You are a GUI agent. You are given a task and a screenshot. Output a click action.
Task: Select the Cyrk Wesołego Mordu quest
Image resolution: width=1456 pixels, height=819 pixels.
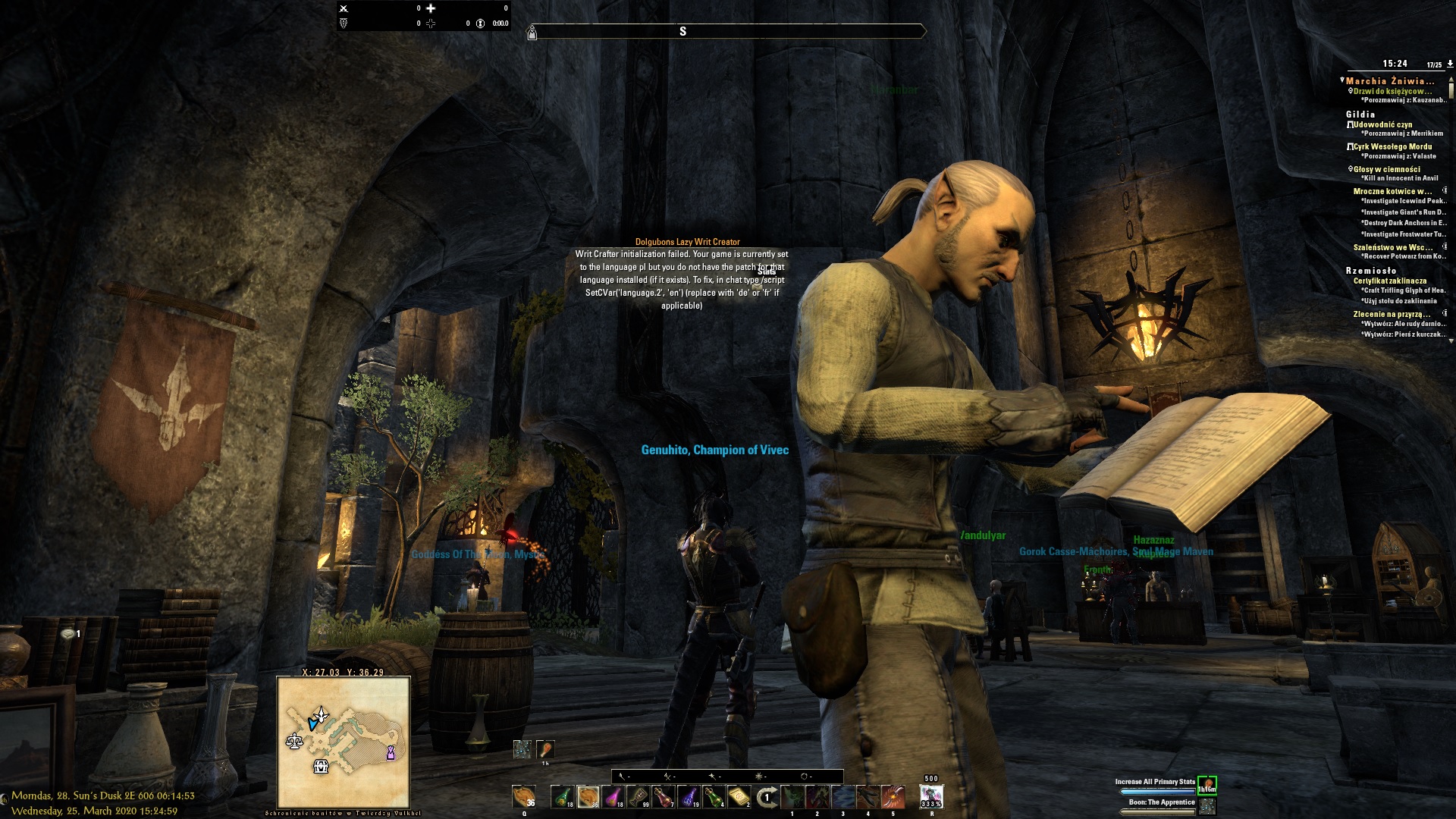click(x=1392, y=146)
